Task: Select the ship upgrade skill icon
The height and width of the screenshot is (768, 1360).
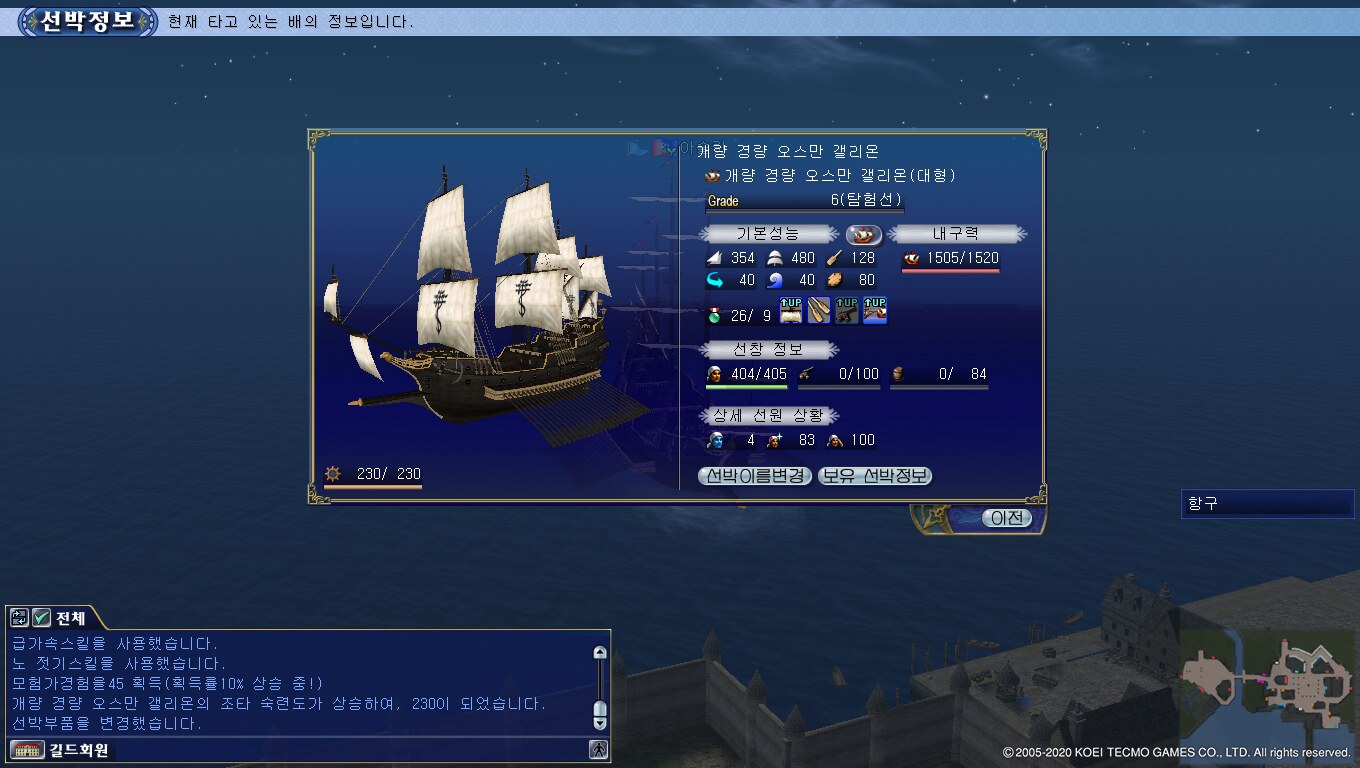Action: (875, 311)
